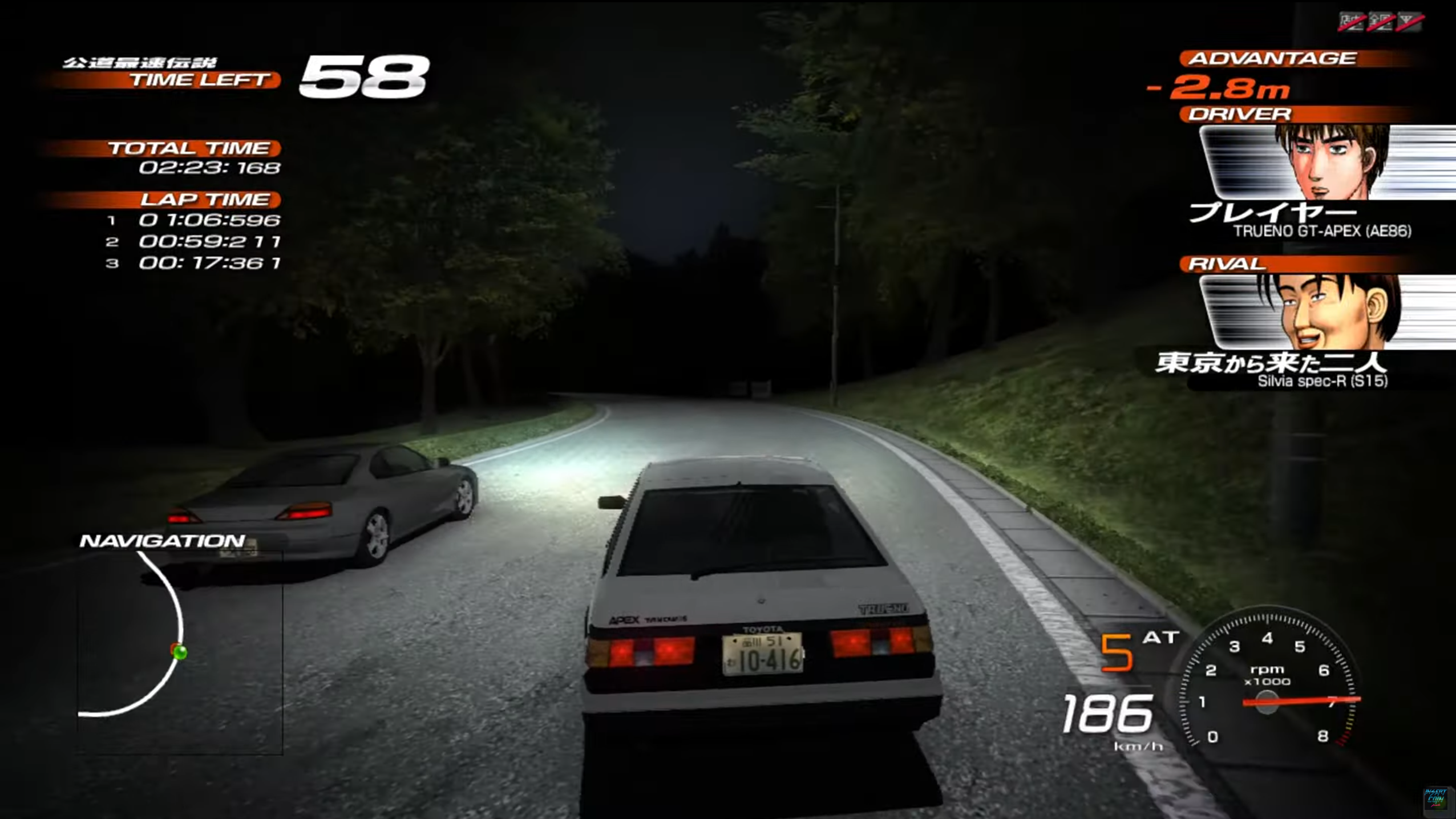This screenshot has width=1456, height=819.
Task: Switch to the RIVAL panel header
Action: point(1226,263)
